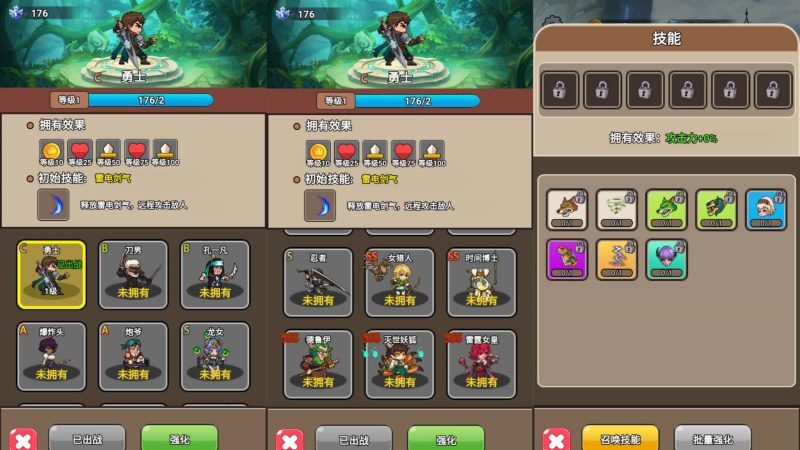Select the purple lightning skill on orange background
This screenshot has width=800, height=450.
tap(616, 259)
